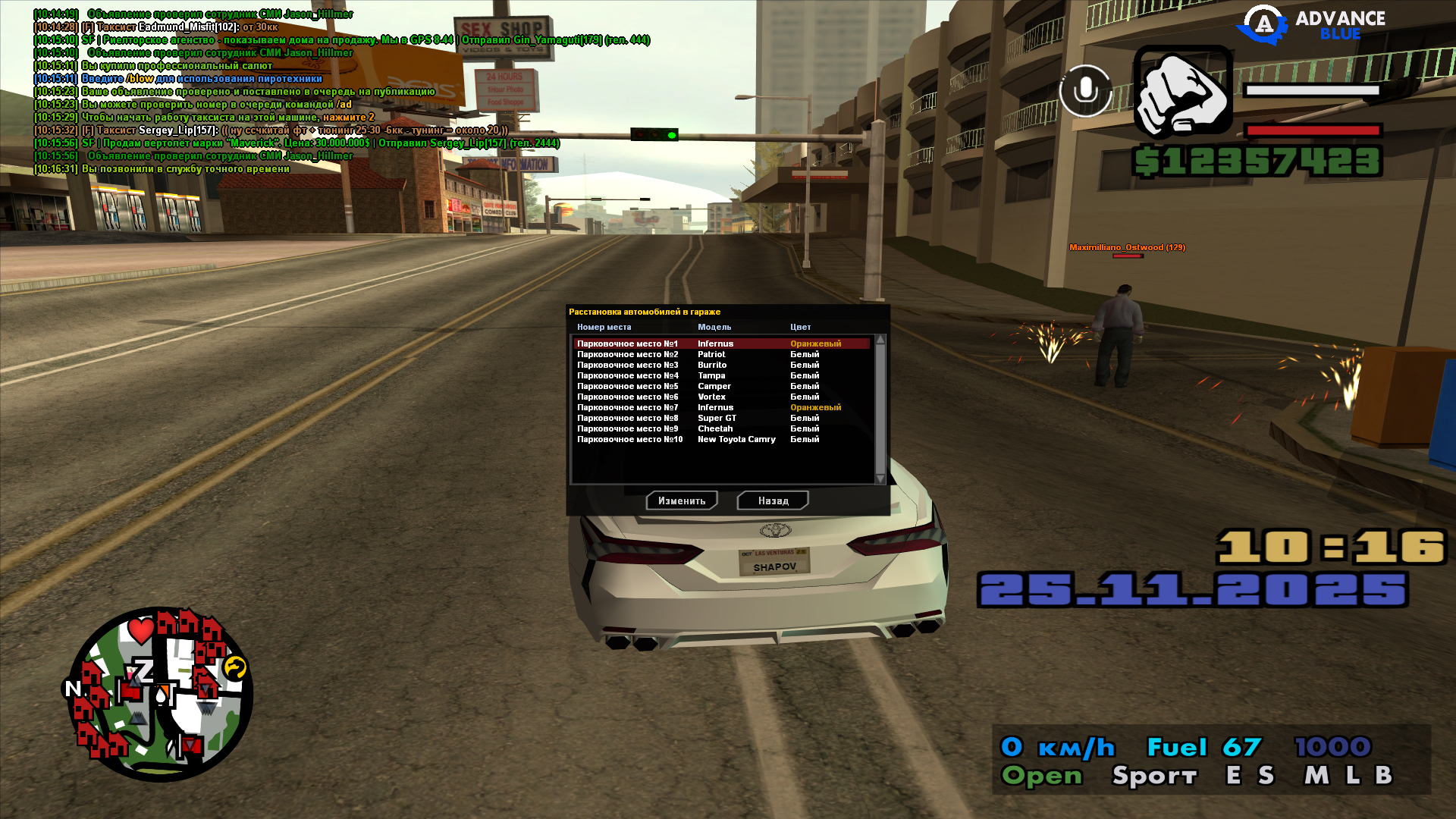
Task: Choose the New Toyota Camry row
Action: pos(720,439)
